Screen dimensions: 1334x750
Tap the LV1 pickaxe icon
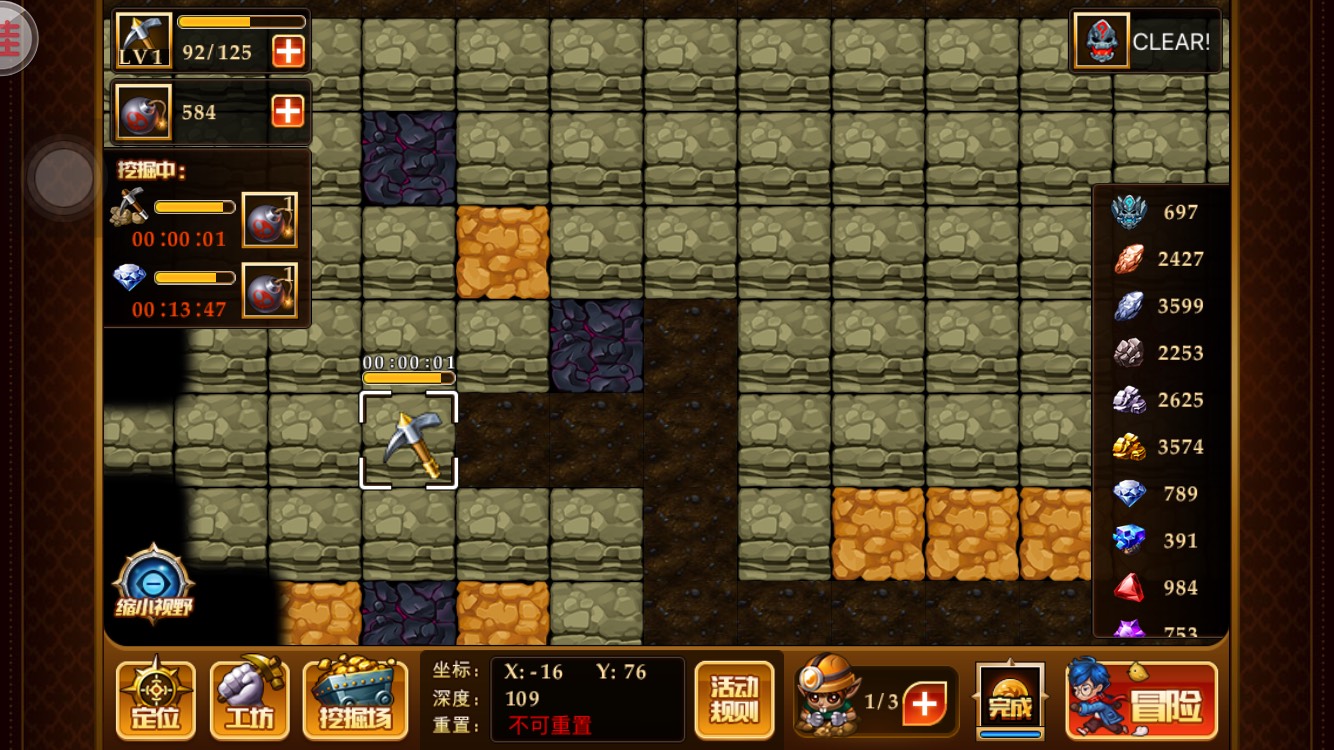click(x=143, y=41)
